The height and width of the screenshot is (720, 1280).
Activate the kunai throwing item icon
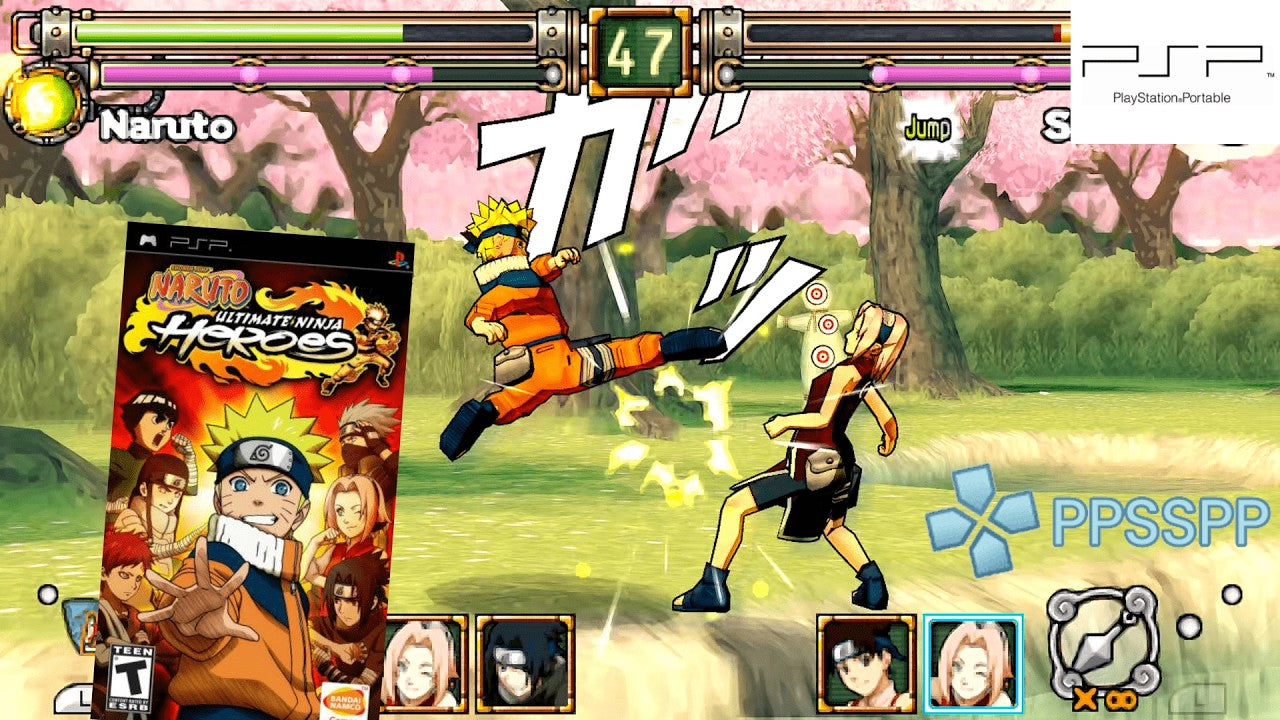pyautogui.click(x=1103, y=640)
